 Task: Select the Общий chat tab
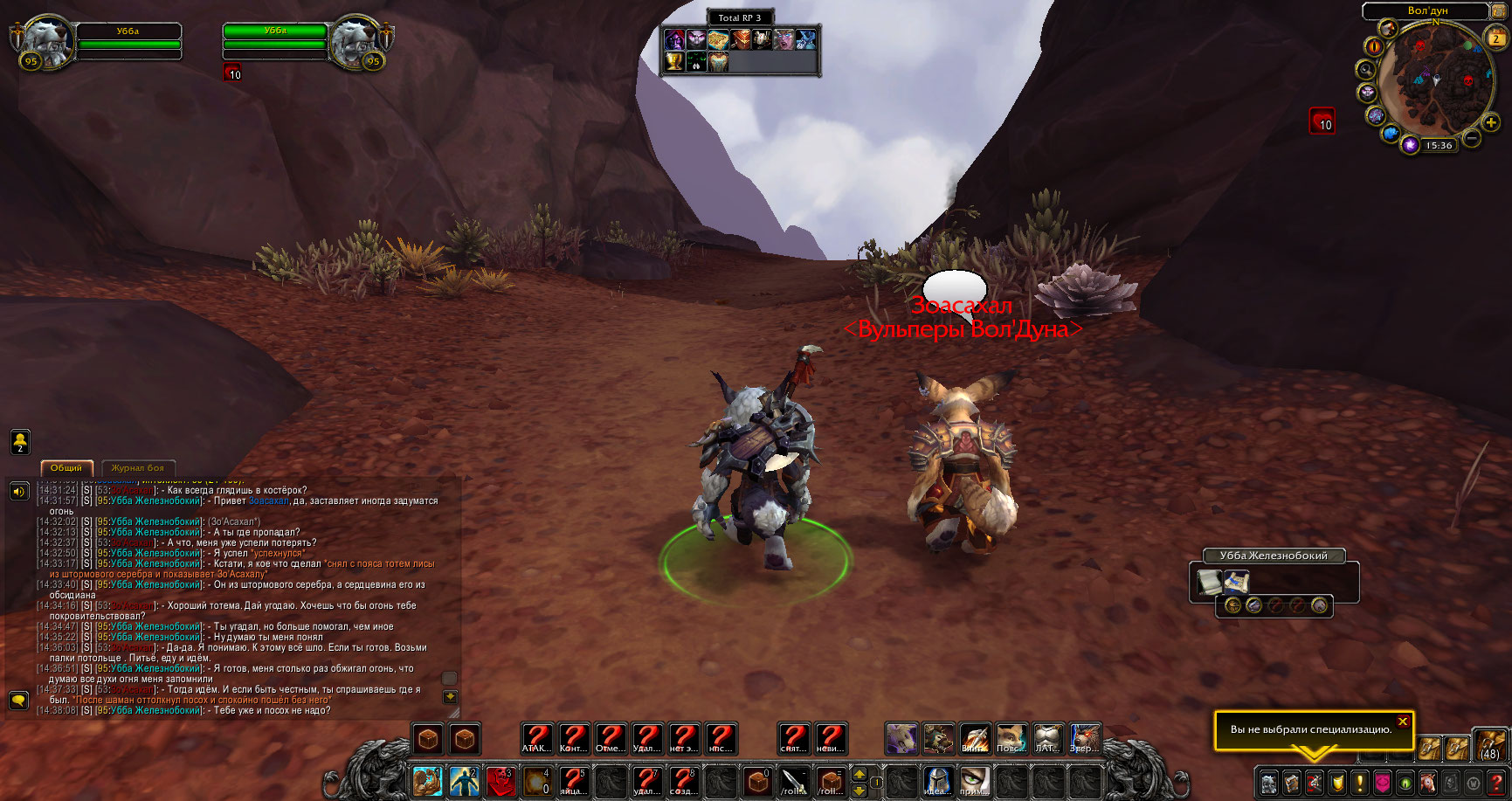click(66, 468)
